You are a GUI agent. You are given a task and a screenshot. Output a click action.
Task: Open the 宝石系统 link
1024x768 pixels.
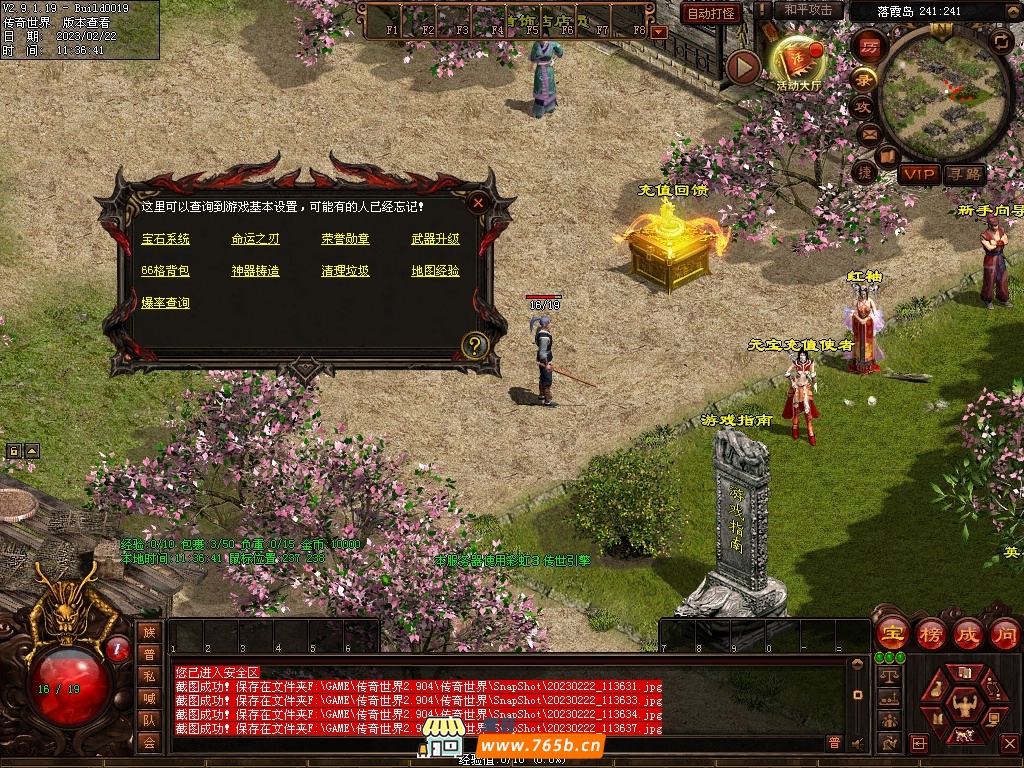pos(165,239)
